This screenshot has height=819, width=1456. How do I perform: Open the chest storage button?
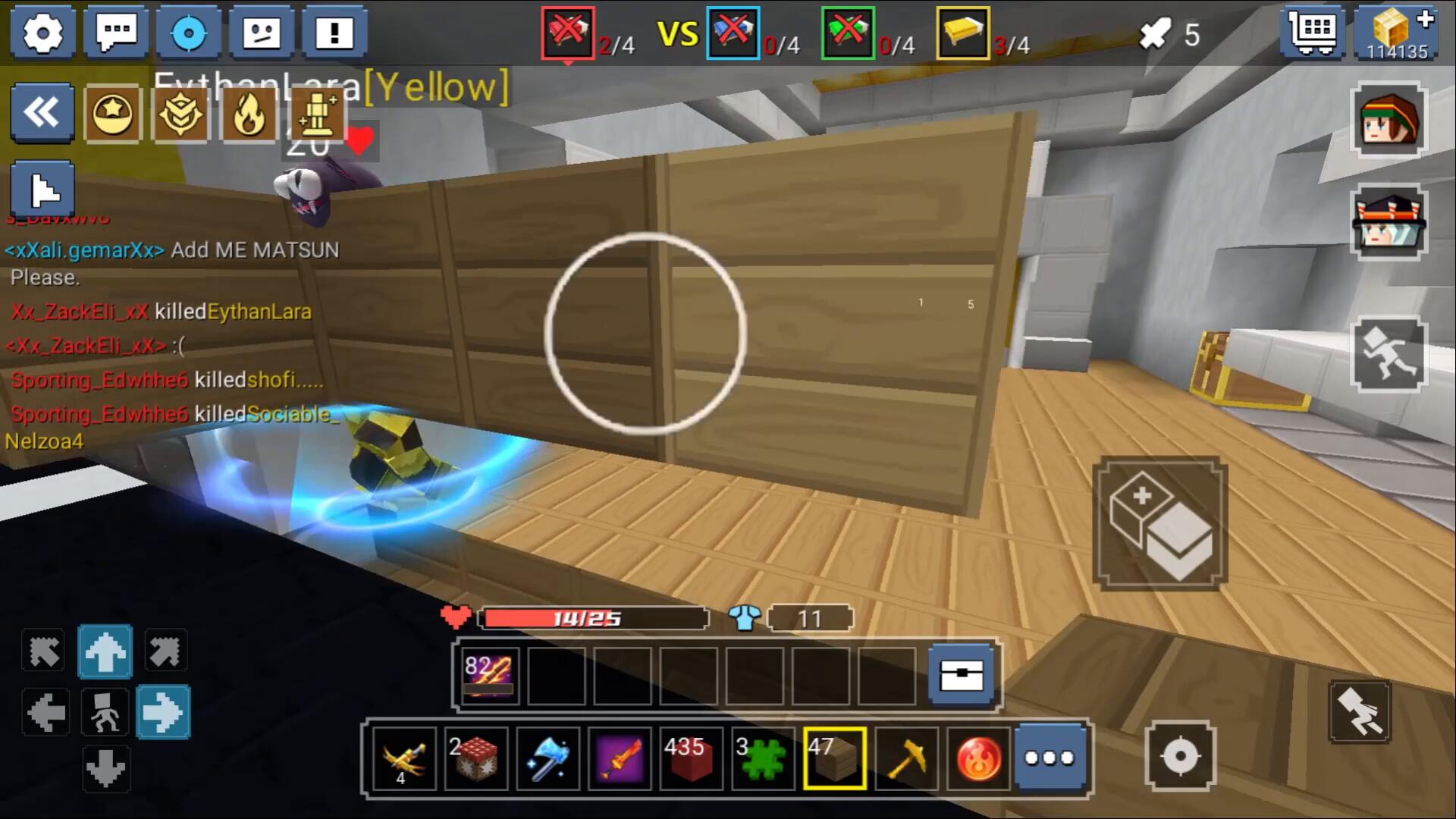coord(962,676)
